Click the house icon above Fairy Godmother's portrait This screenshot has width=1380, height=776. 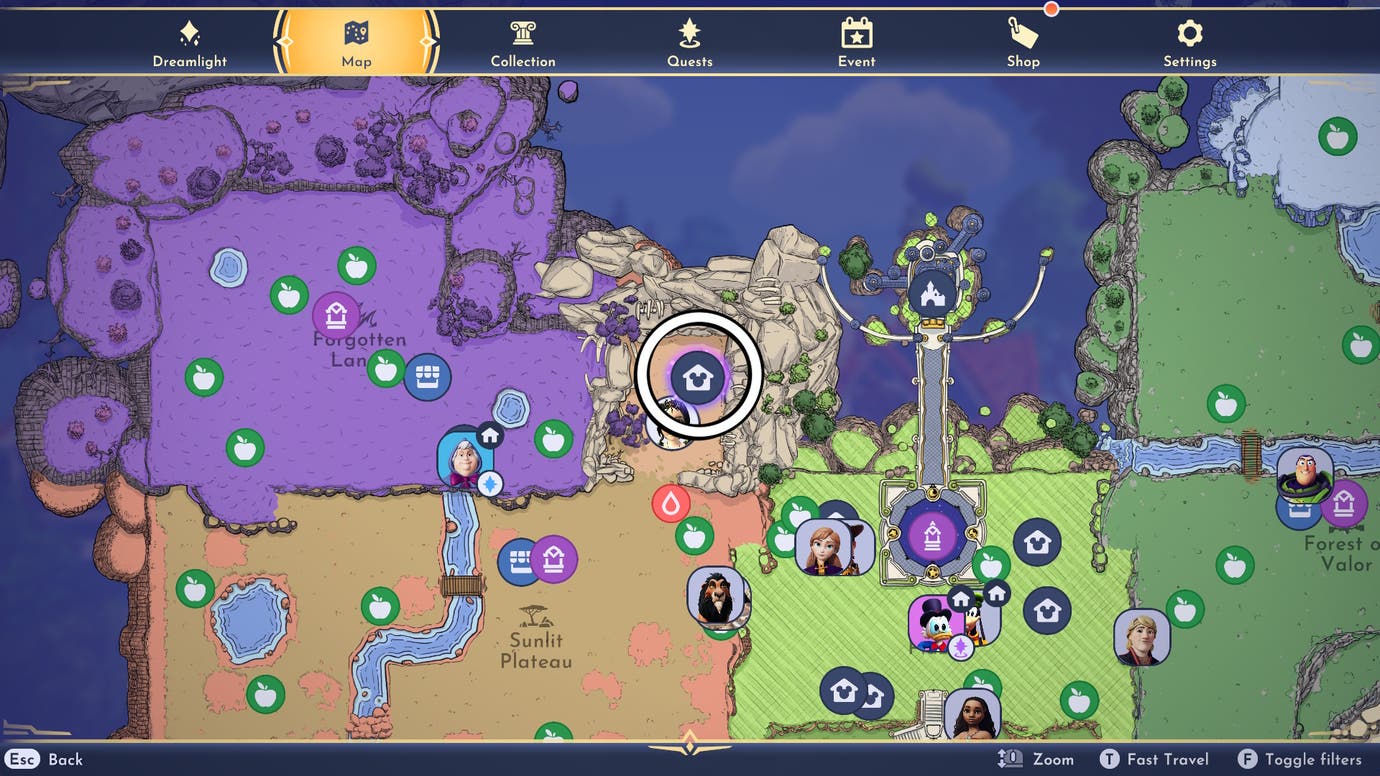point(487,434)
